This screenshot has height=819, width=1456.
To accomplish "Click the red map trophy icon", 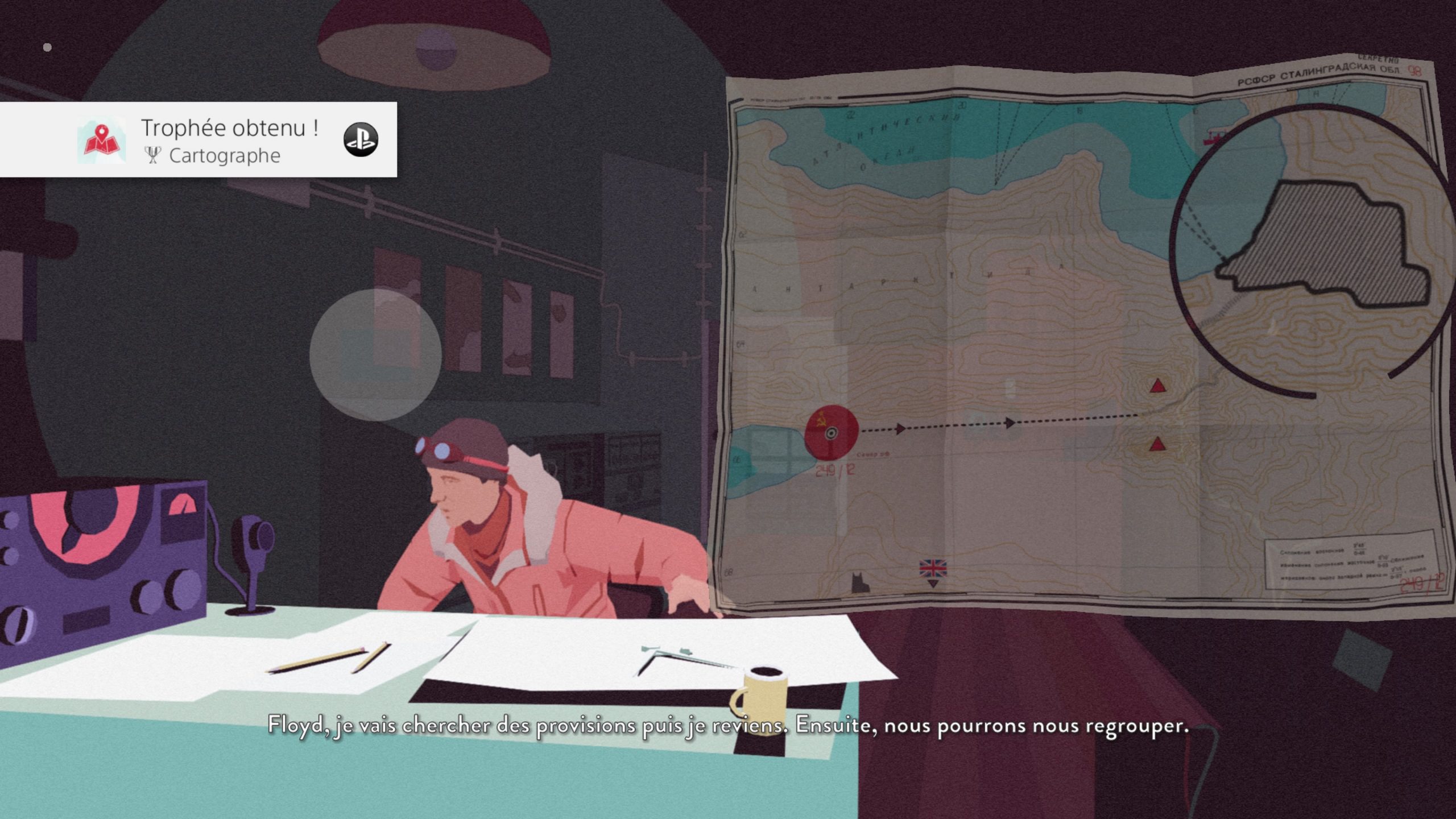I will (101, 140).
